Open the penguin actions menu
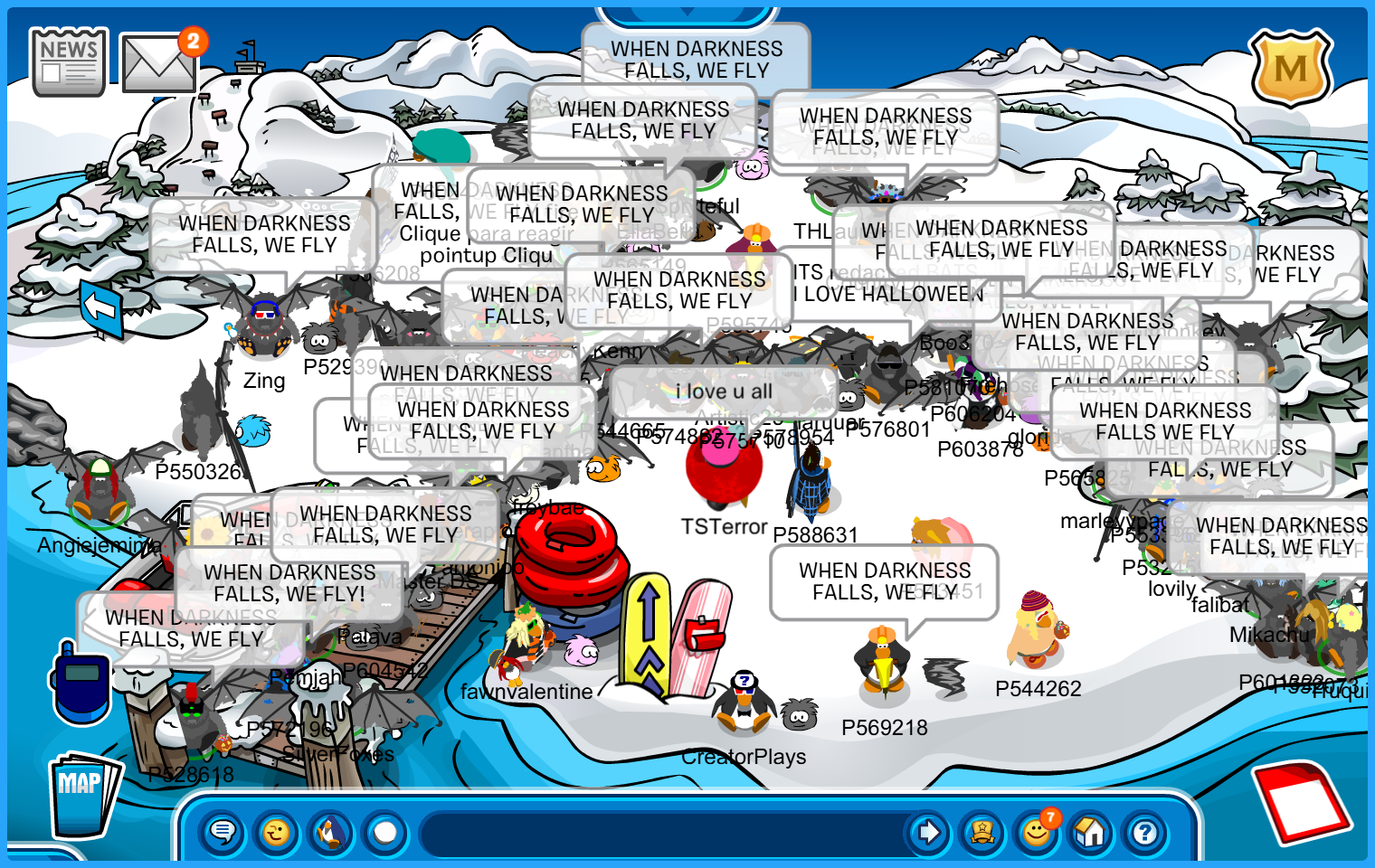The image size is (1375, 868). [331, 832]
